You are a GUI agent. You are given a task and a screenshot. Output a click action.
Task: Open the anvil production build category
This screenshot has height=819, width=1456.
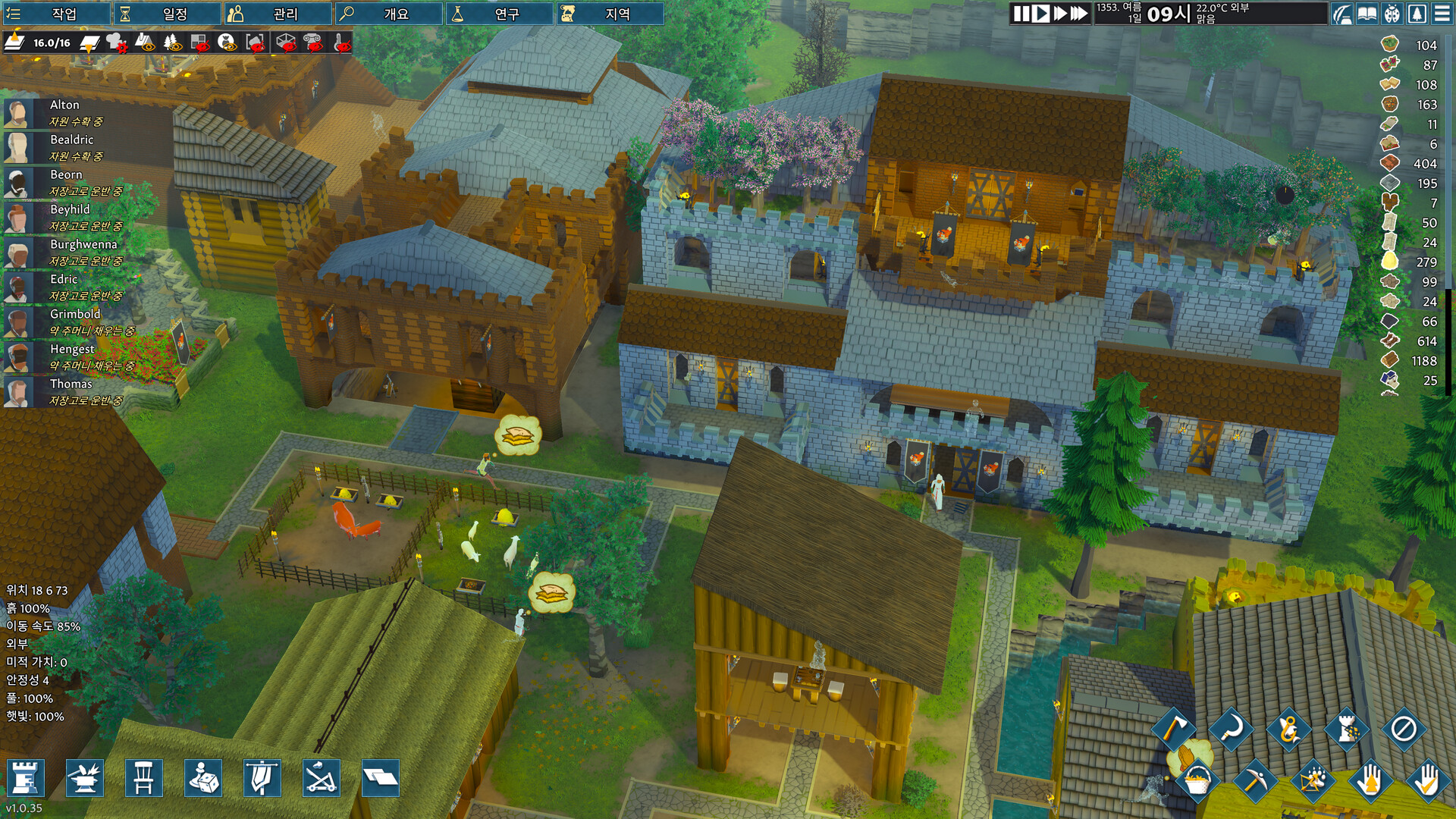point(85,777)
